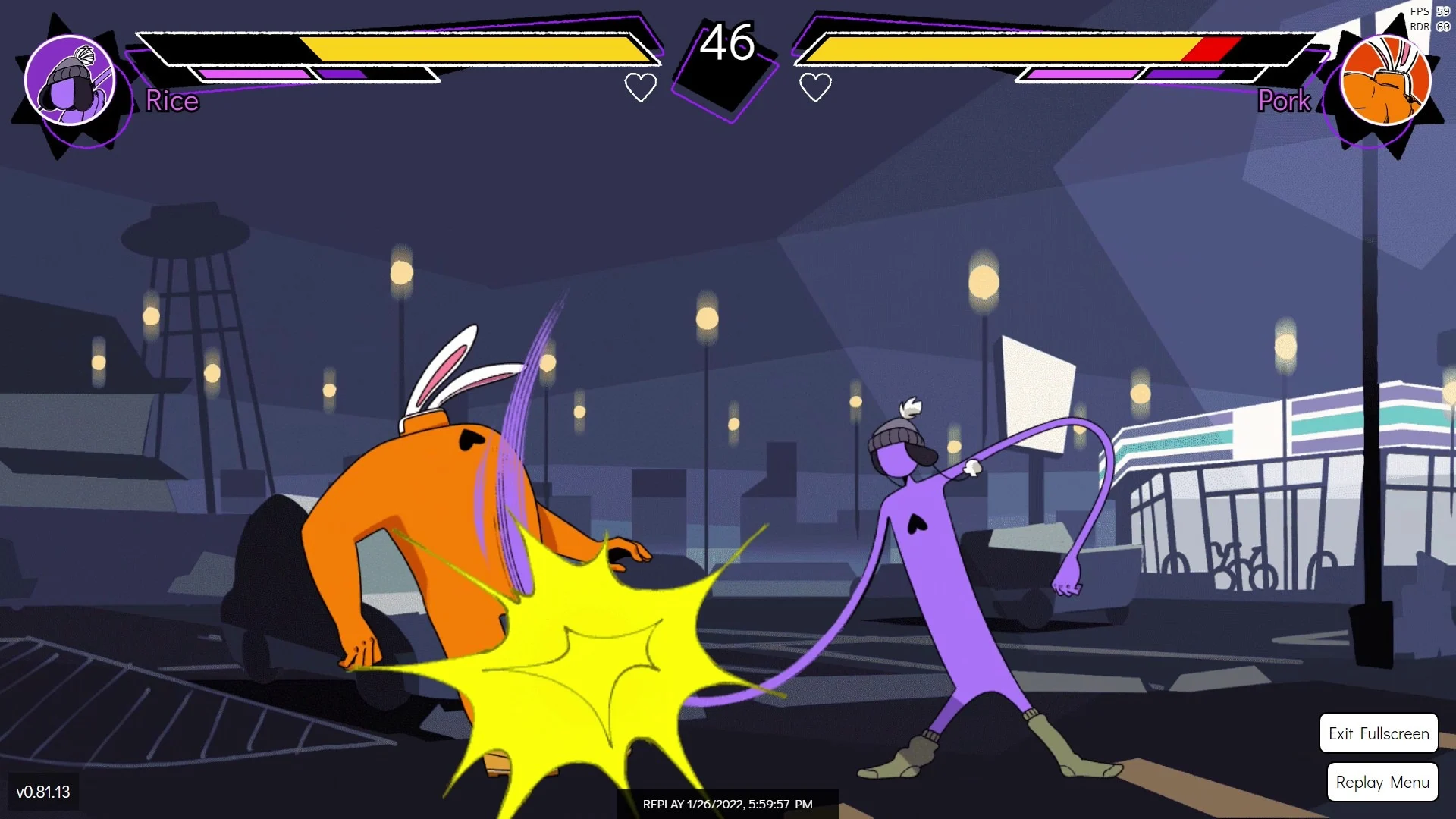Click the v0.81.13 version label
Image resolution: width=1456 pixels, height=819 pixels.
(43, 792)
